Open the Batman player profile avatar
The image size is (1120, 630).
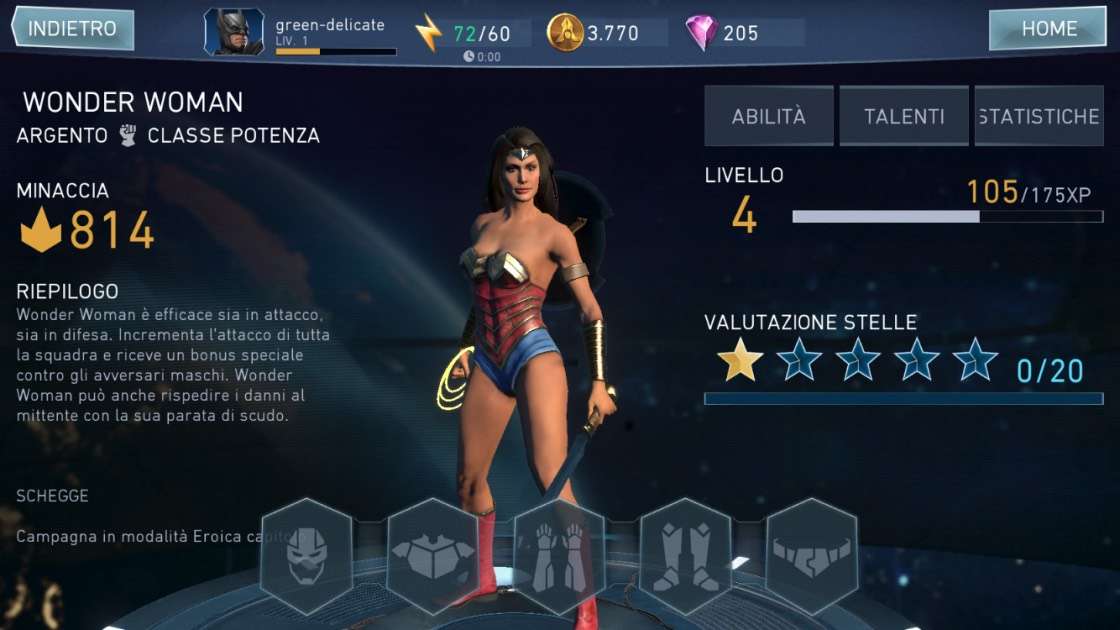[x=234, y=32]
